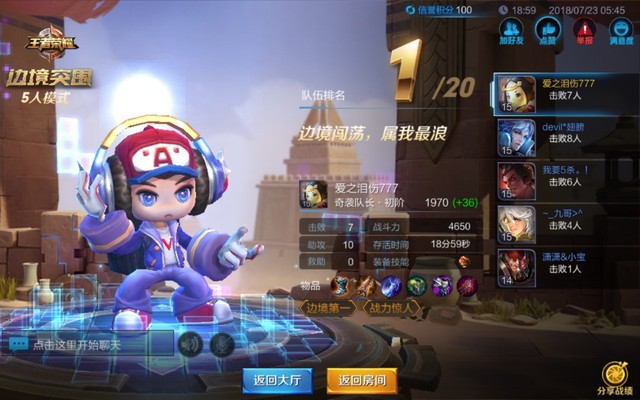Return to lobby with 返回大厅 button
Viewport: 640px width, 400px height.
click(x=277, y=380)
